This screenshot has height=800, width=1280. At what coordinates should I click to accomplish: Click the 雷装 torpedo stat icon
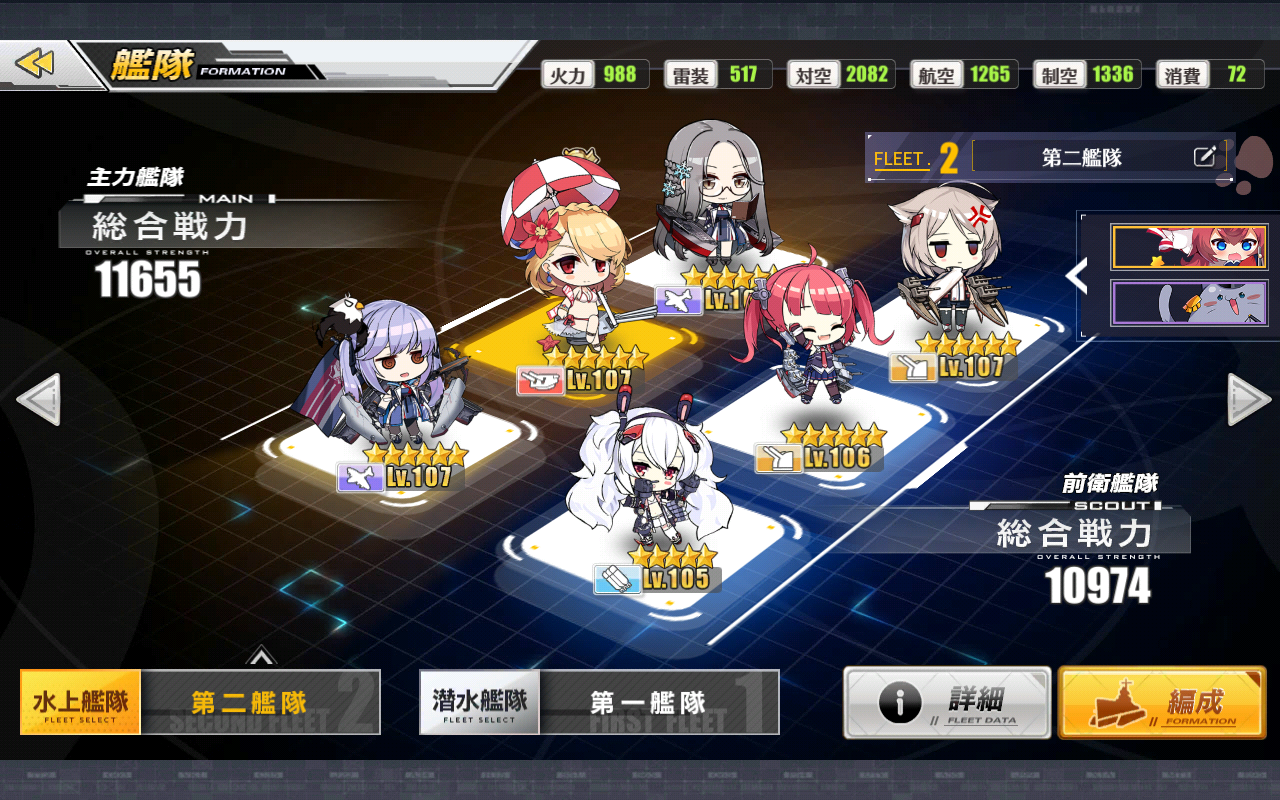(x=690, y=74)
